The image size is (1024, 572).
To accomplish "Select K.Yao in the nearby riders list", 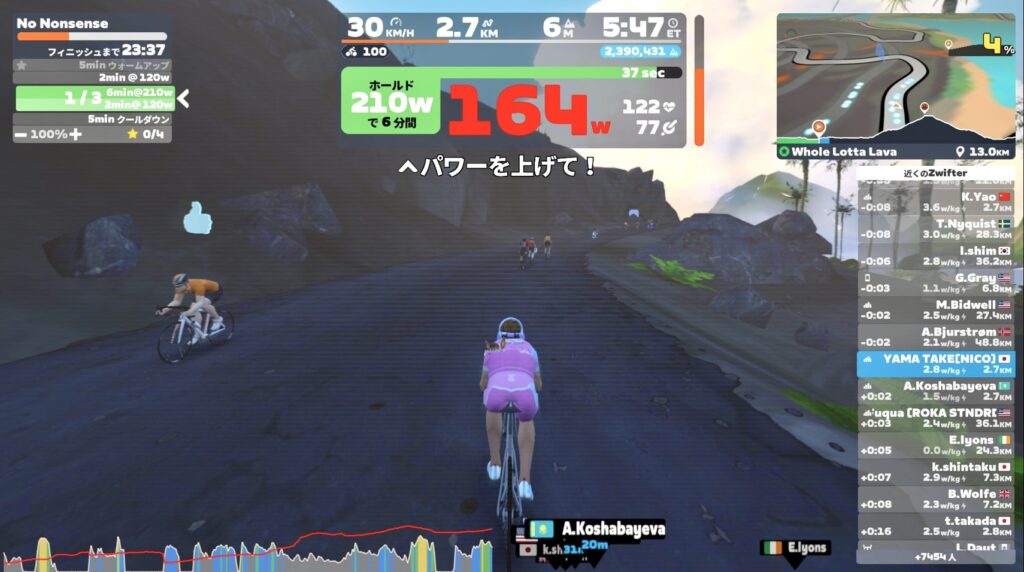I will click(935, 202).
